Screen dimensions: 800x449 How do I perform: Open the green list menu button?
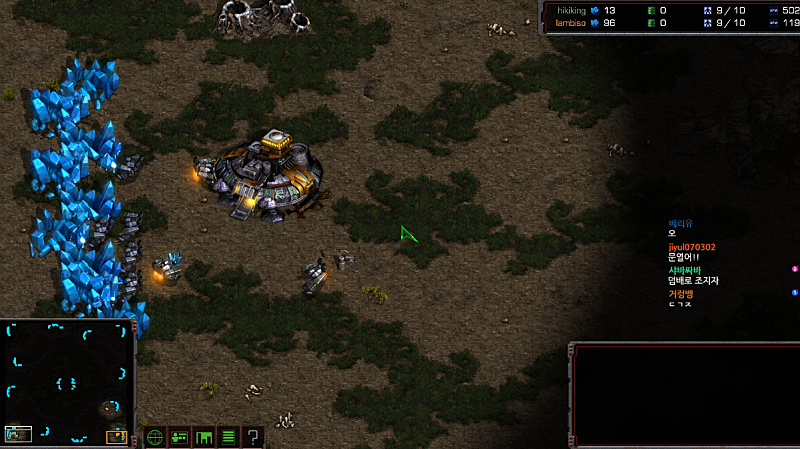[228, 437]
